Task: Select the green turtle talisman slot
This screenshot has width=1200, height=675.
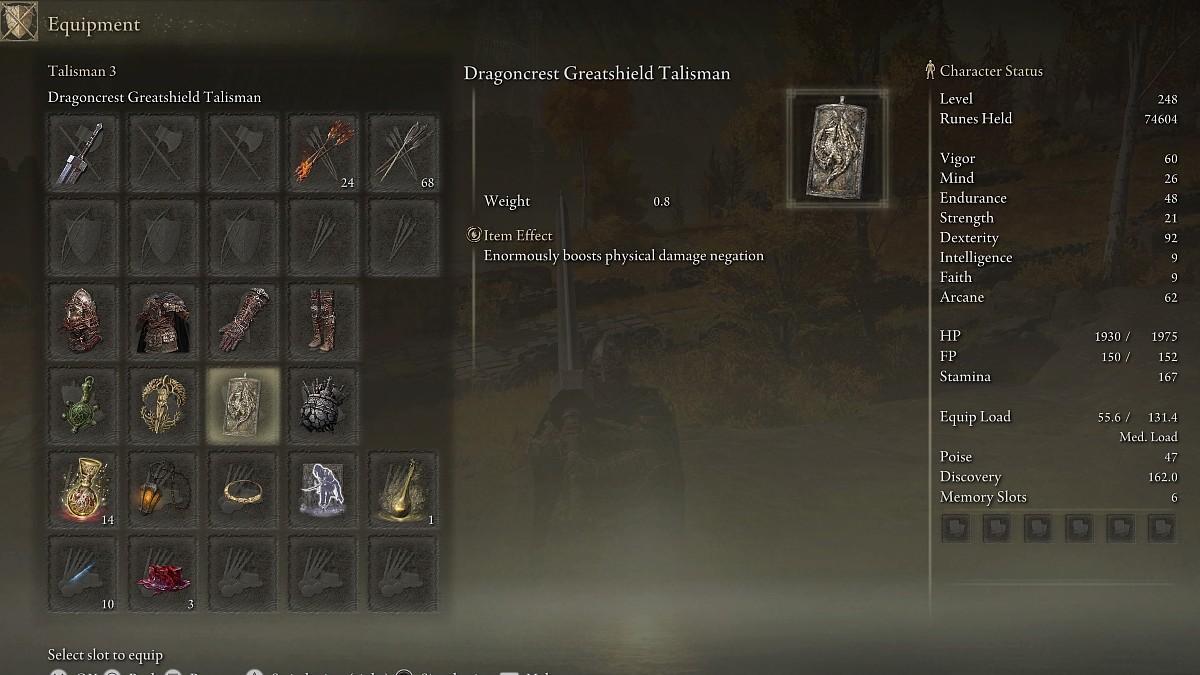Action: [83, 405]
